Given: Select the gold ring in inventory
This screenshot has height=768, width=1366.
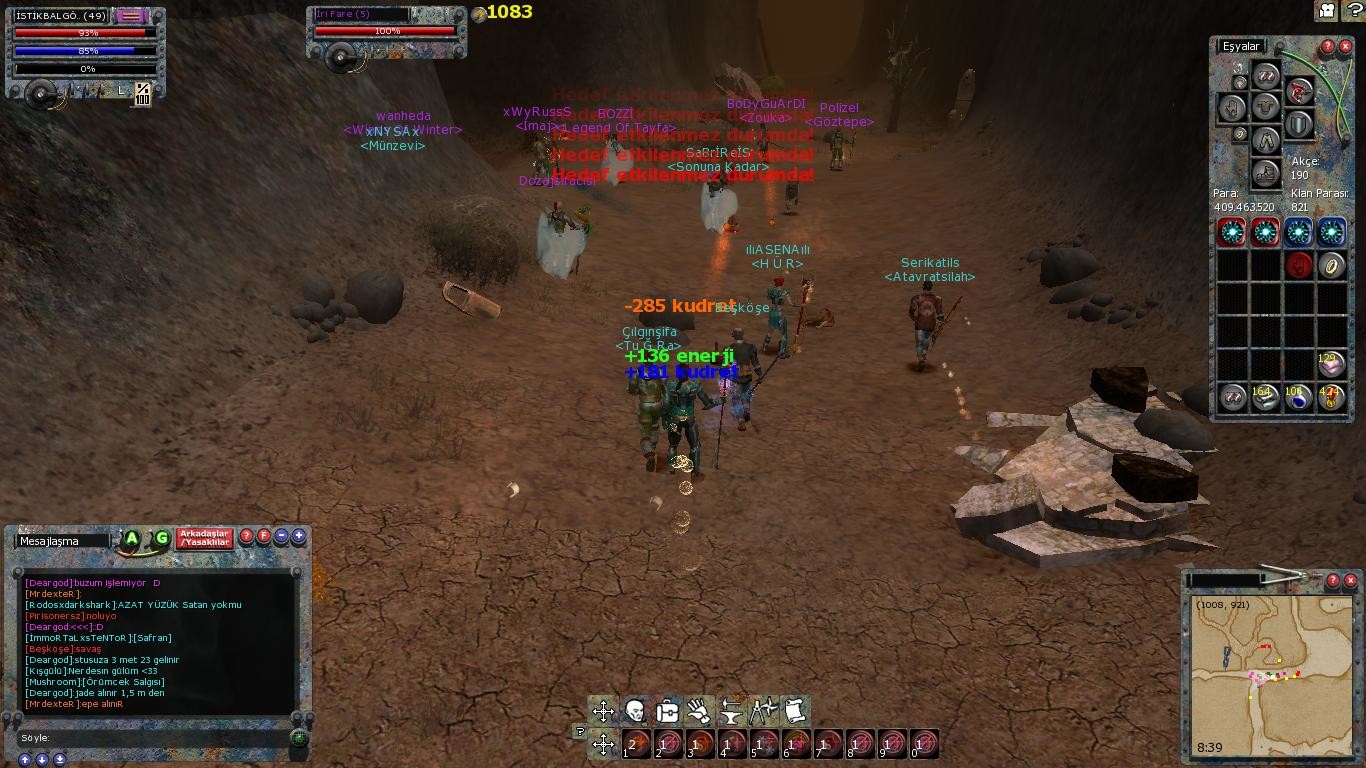Looking at the screenshot, I should pos(1331,265).
